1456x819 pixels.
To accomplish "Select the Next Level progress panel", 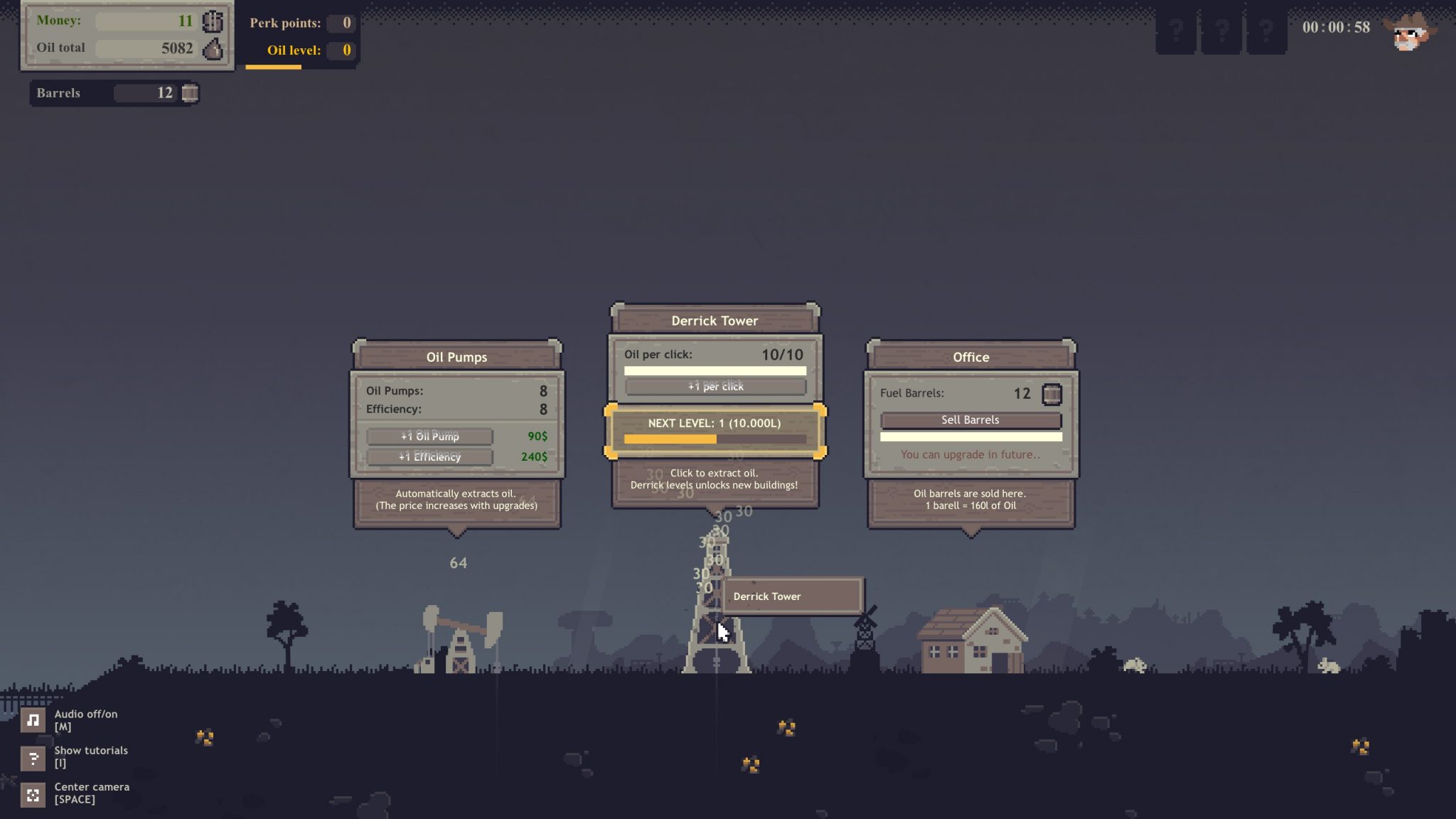I will [714, 431].
